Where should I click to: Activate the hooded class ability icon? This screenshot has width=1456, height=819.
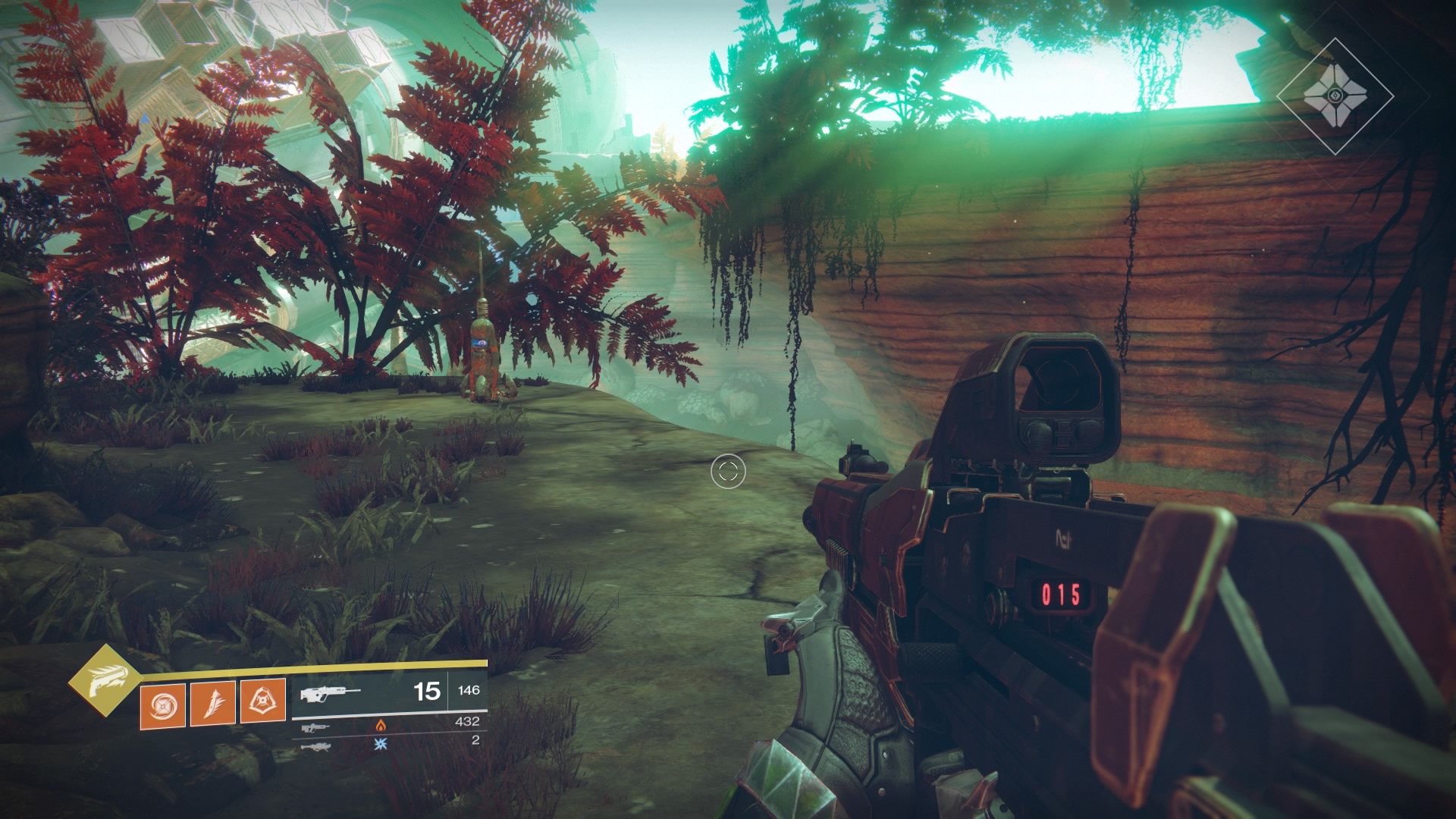[x=262, y=701]
